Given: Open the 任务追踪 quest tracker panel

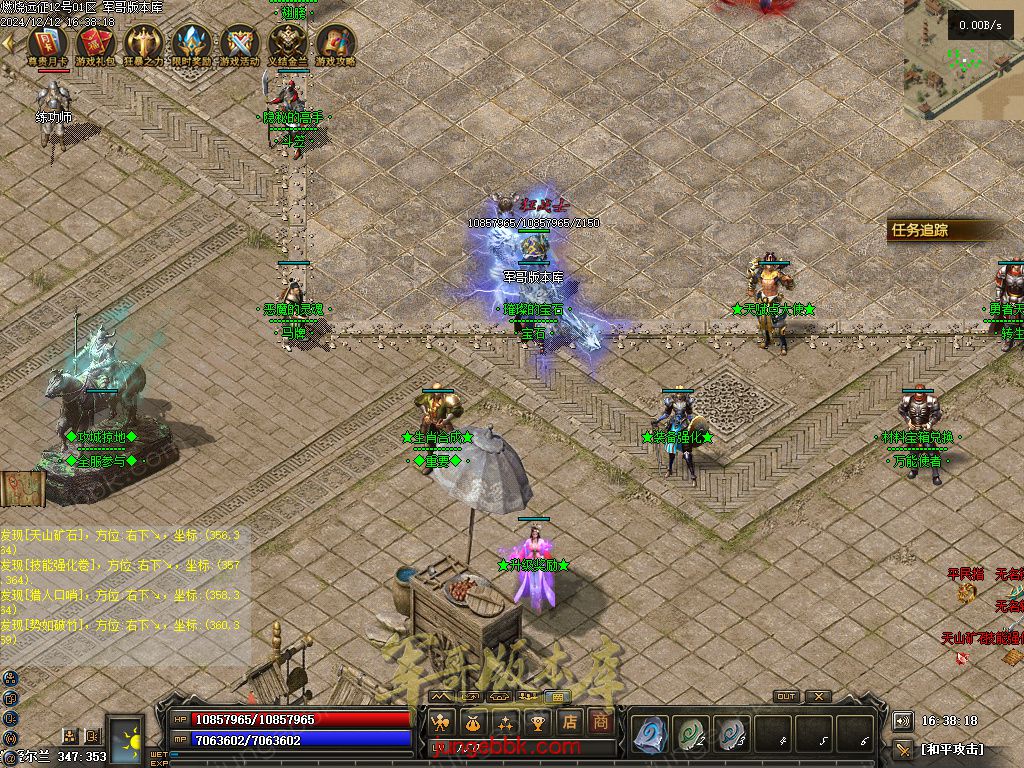Looking at the screenshot, I should [920, 230].
